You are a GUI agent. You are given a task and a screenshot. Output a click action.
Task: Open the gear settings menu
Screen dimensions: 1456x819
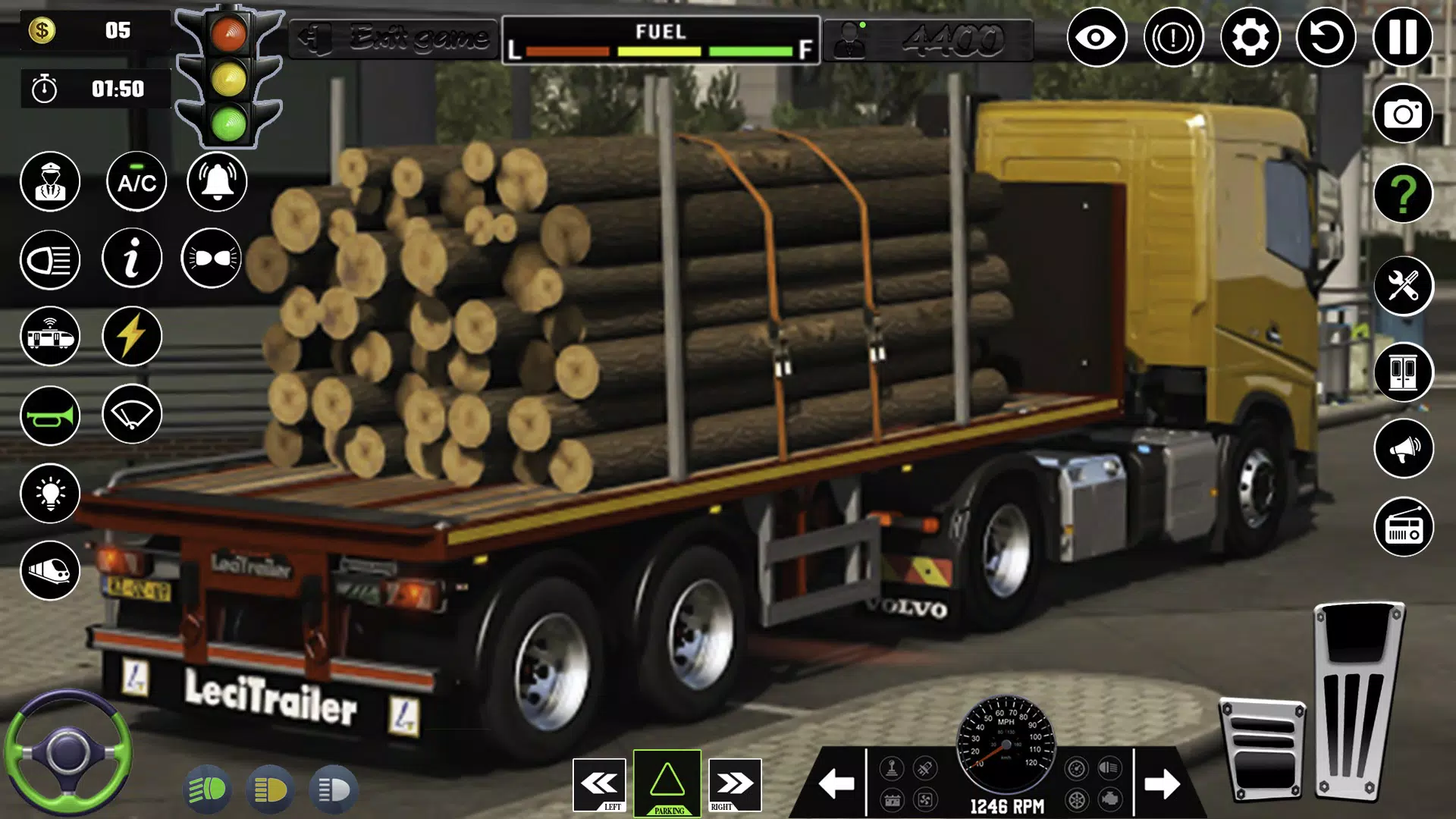click(1250, 37)
